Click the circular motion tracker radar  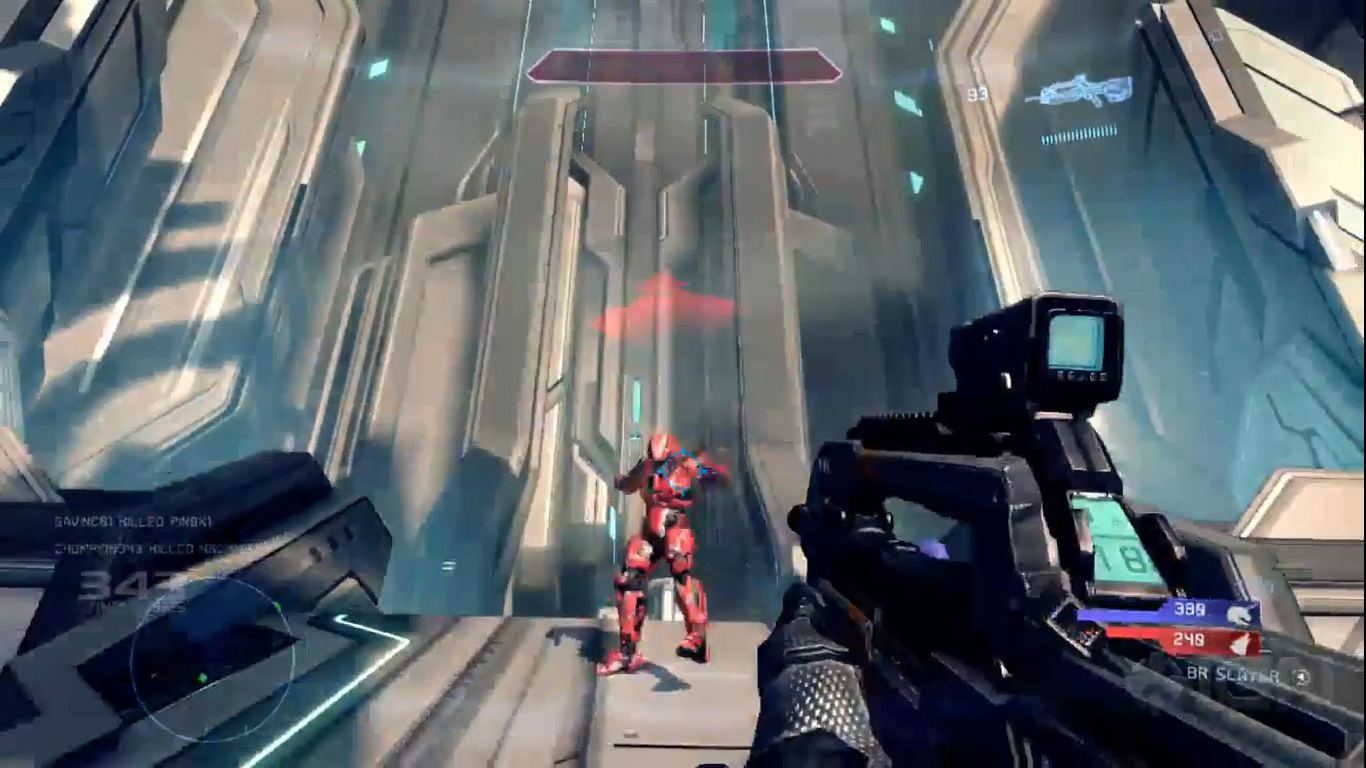point(212,662)
